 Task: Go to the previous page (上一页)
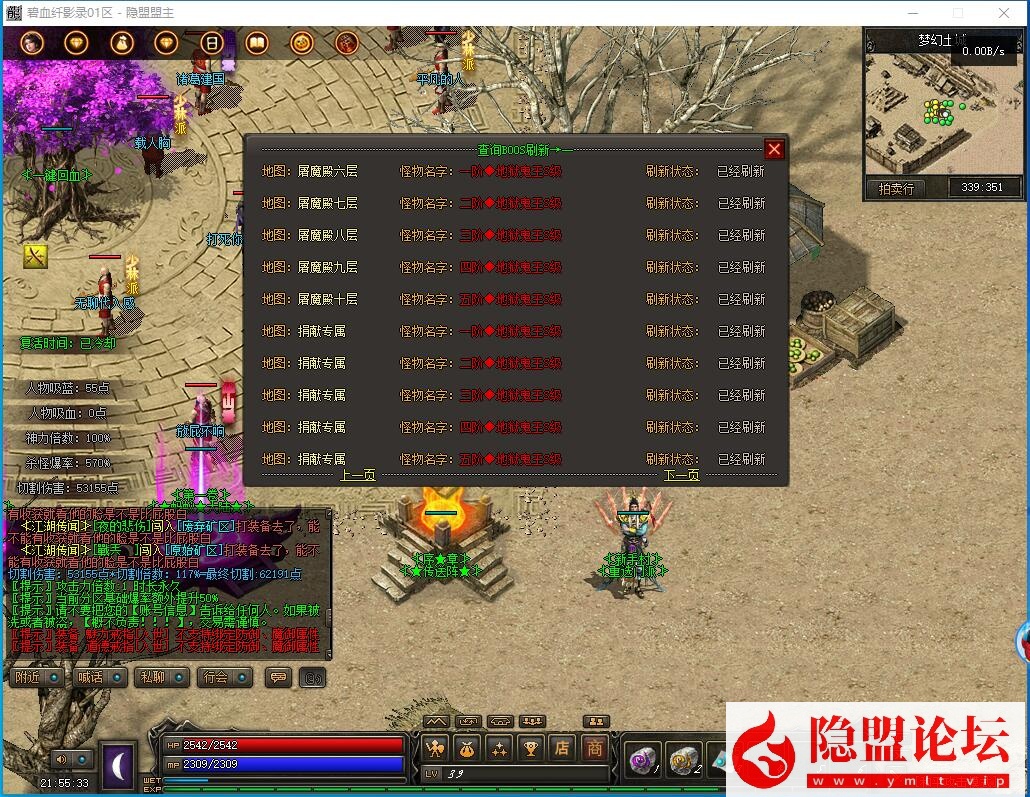[358, 475]
